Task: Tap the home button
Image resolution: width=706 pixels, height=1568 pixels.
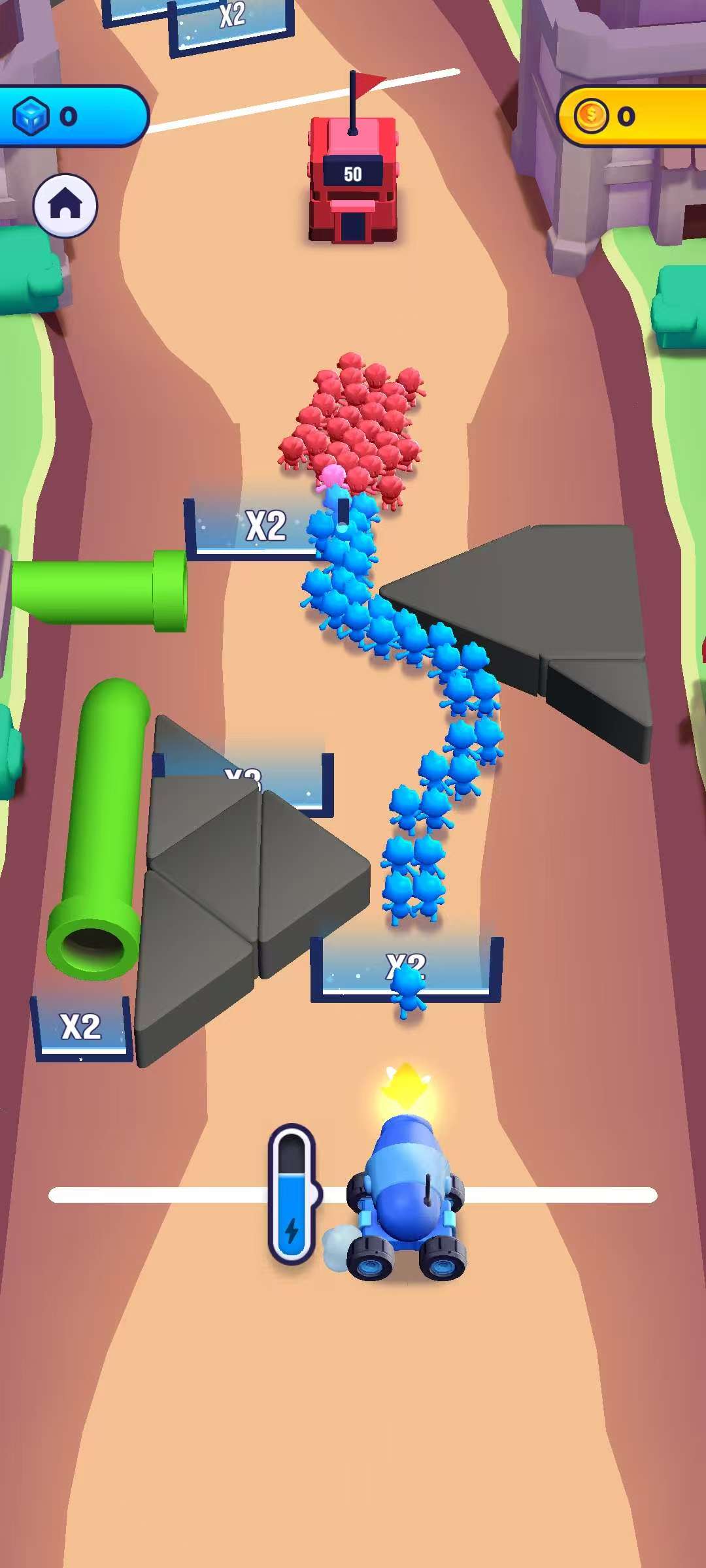Action: tap(65, 205)
